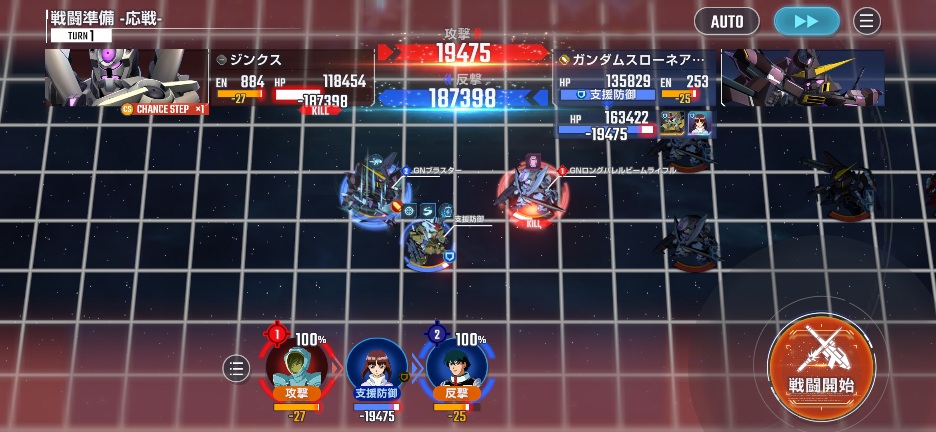
Task: Open the list icon beside pilot portraits
Action: pos(236,369)
